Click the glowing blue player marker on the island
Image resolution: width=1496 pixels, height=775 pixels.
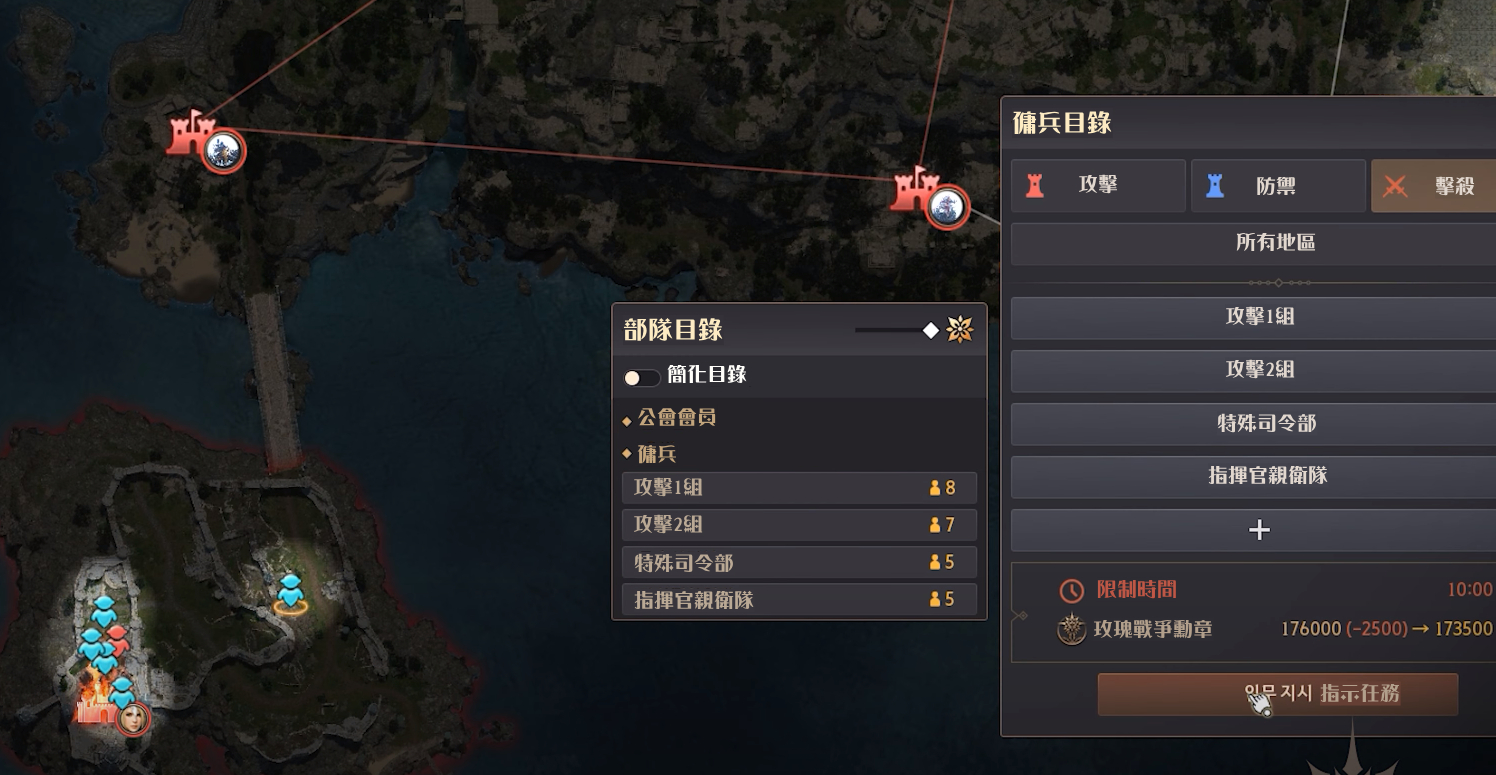(290, 595)
